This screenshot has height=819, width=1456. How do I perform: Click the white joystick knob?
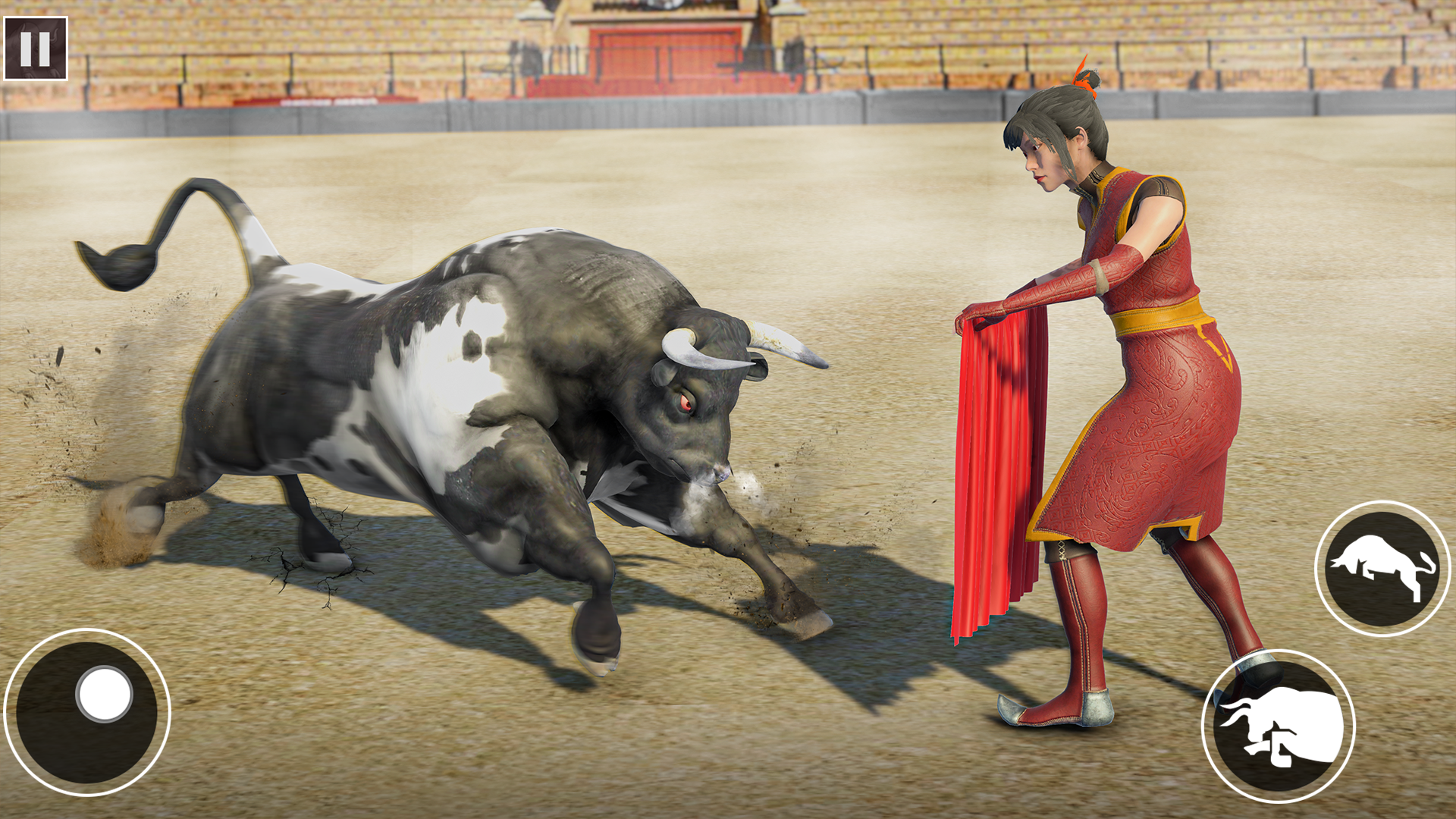click(x=104, y=692)
